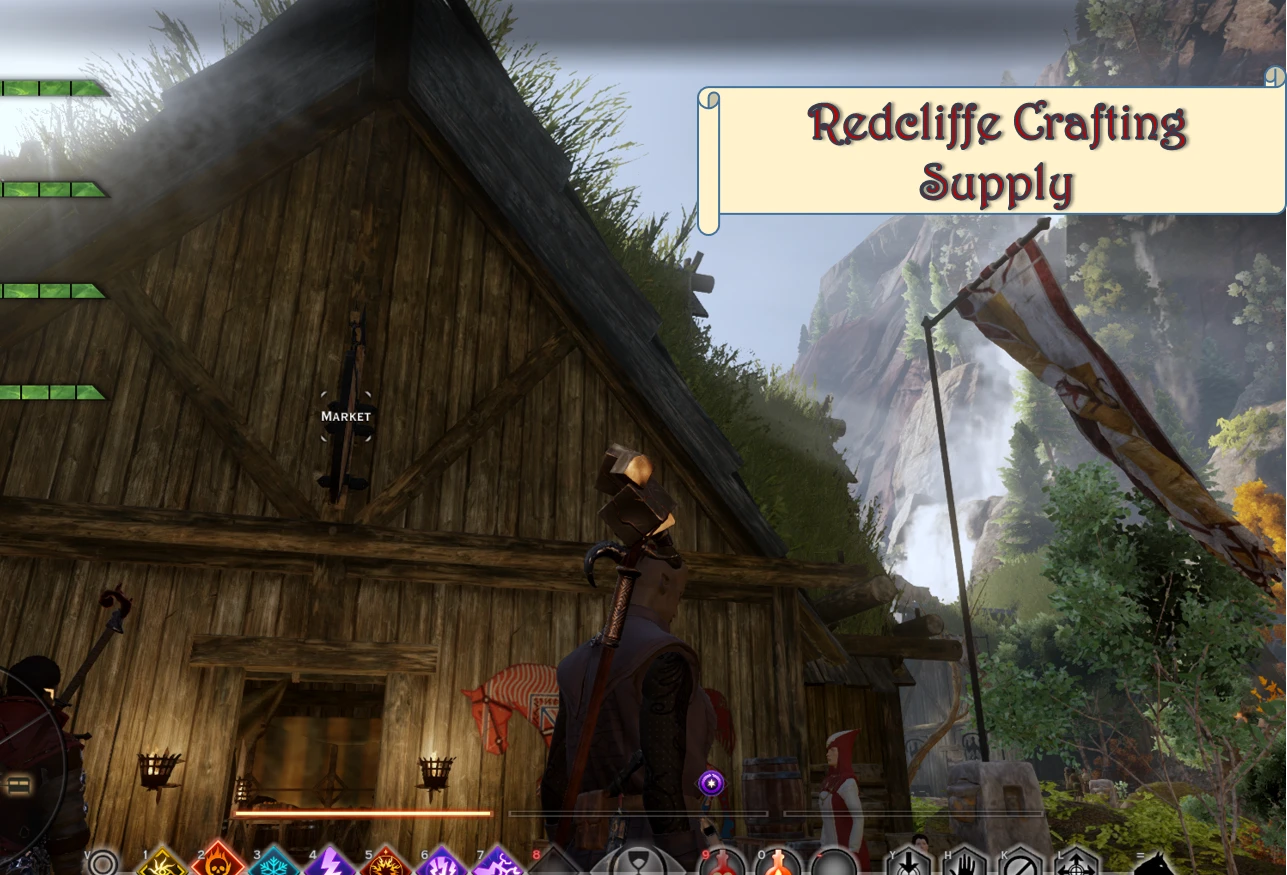Image resolution: width=1287 pixels, height=875 pixels.
Task: Expand the radial menu at bottom left
Action: pyautogui.click(x=18, y=785)
